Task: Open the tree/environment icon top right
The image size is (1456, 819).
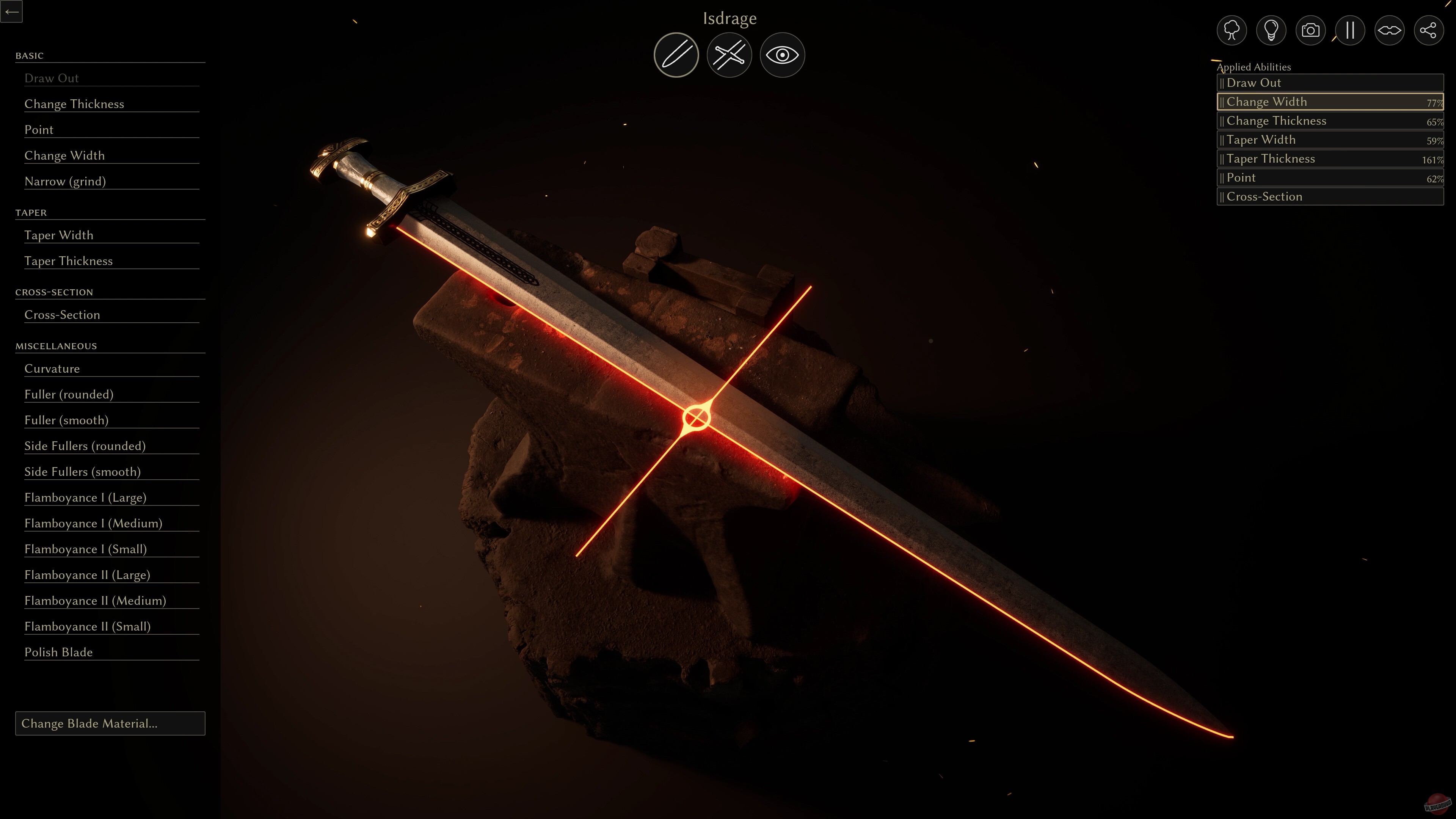Action: click(x=1231, y=30)
